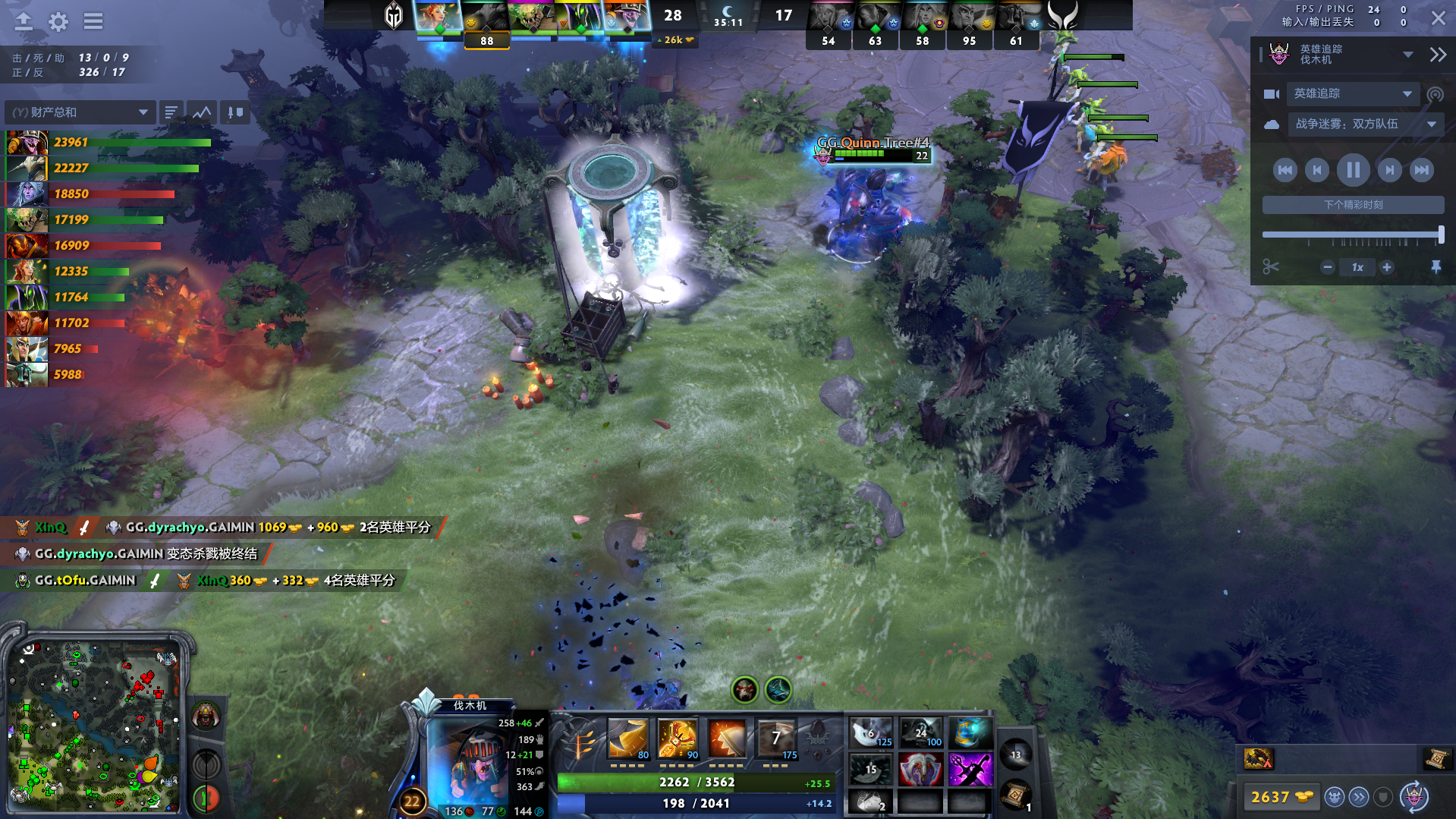Open the hamburger main menu

click(x=93, y=21)
